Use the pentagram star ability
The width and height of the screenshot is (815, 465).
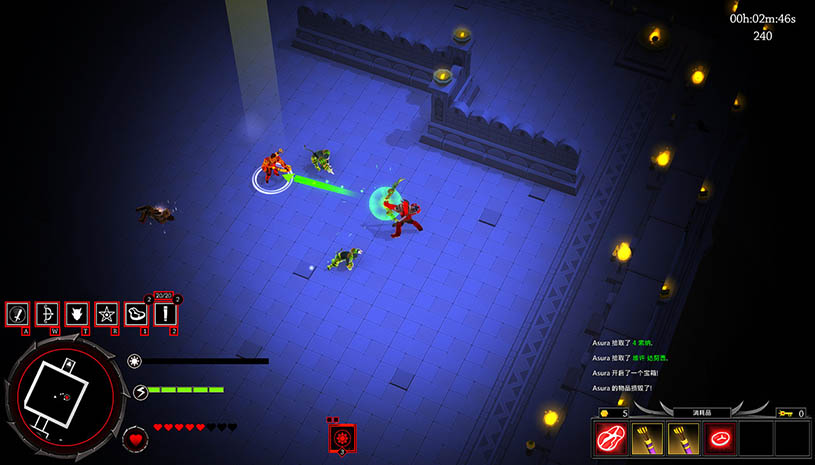point(106,314)
